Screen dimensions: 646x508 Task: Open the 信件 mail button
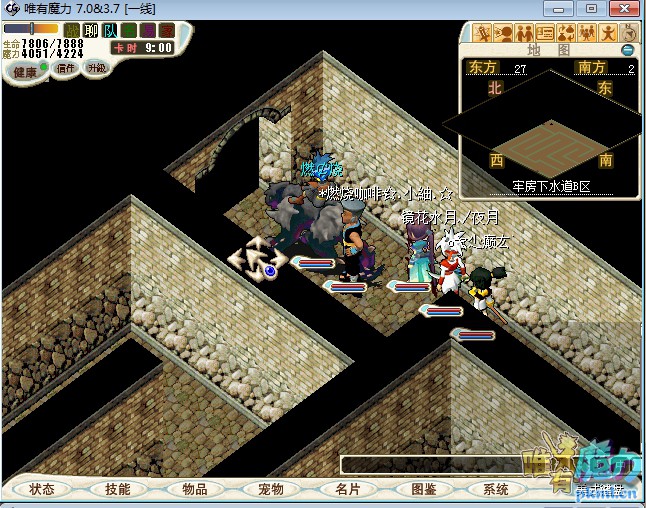[x=67, y=68]
